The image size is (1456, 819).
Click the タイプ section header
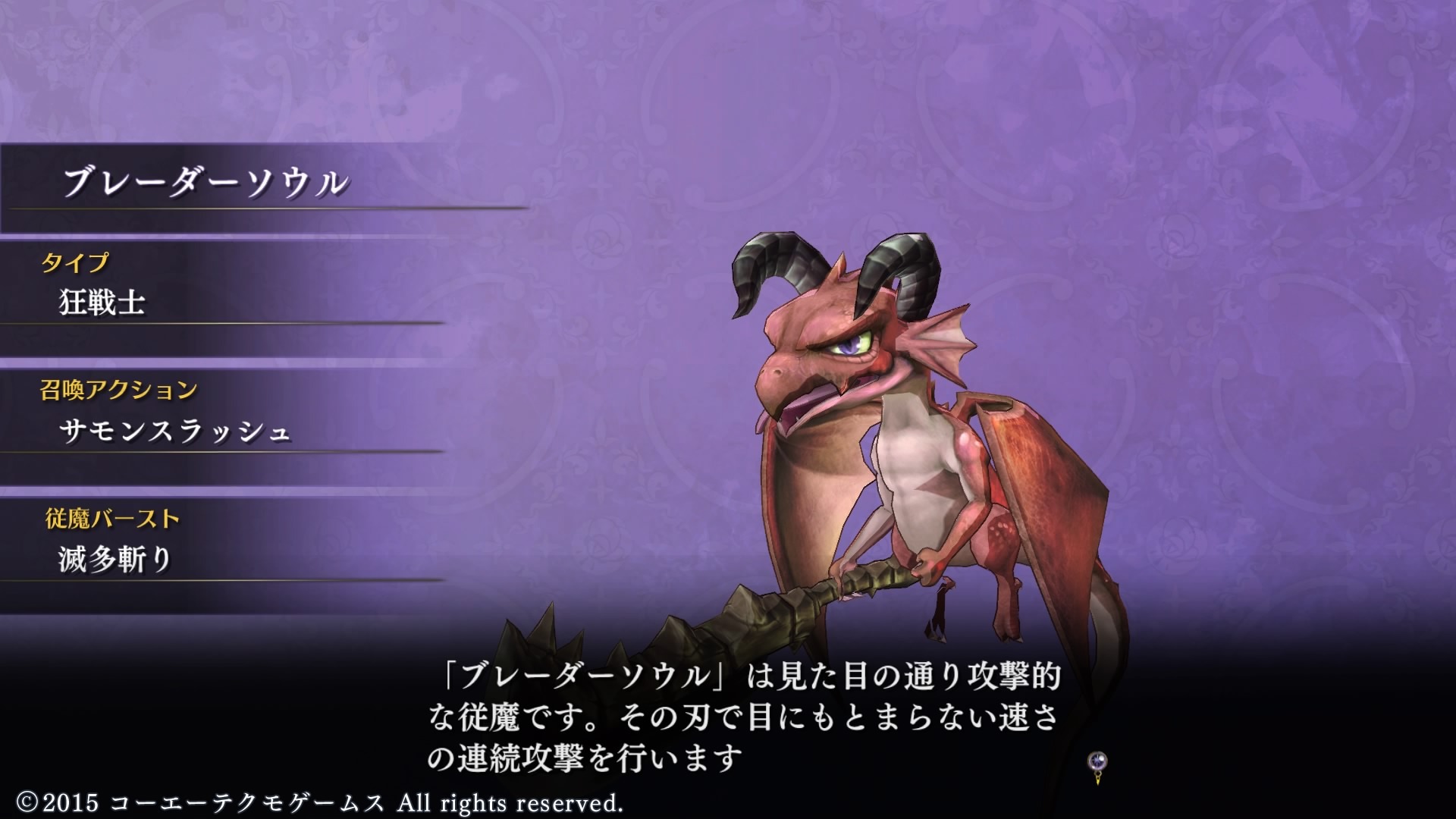point(76,263)
